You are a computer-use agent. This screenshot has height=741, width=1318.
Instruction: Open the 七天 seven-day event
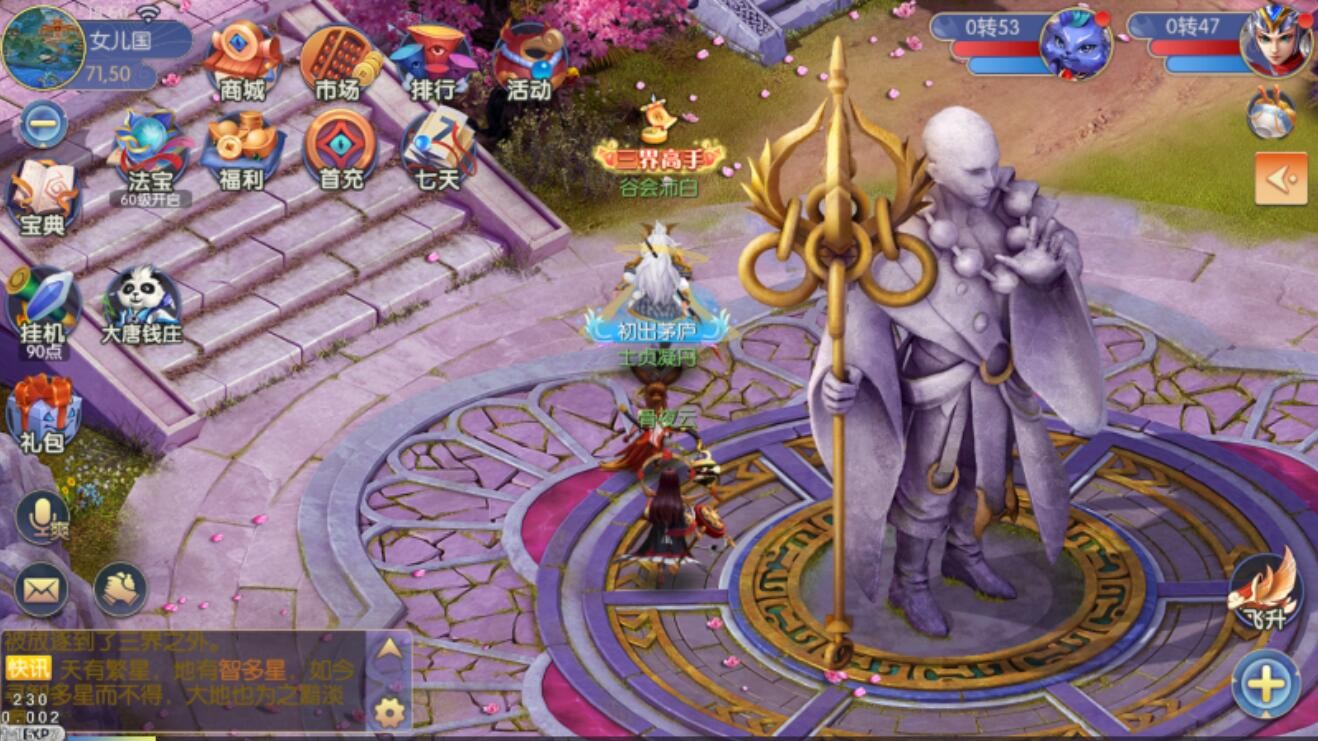click(436, 152)
